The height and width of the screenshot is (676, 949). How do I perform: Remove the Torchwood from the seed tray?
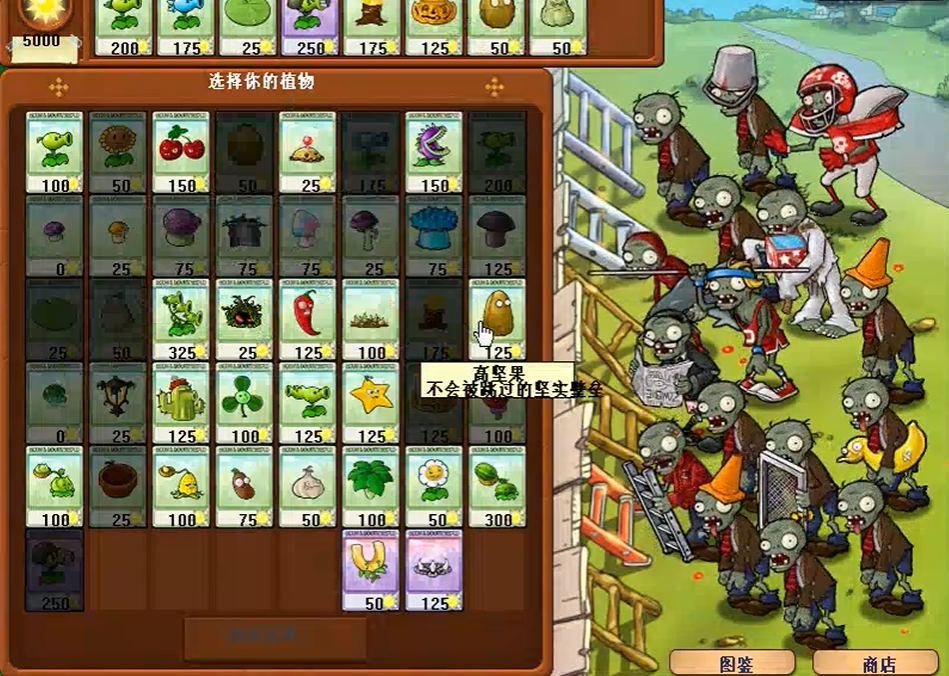[372, 27]
